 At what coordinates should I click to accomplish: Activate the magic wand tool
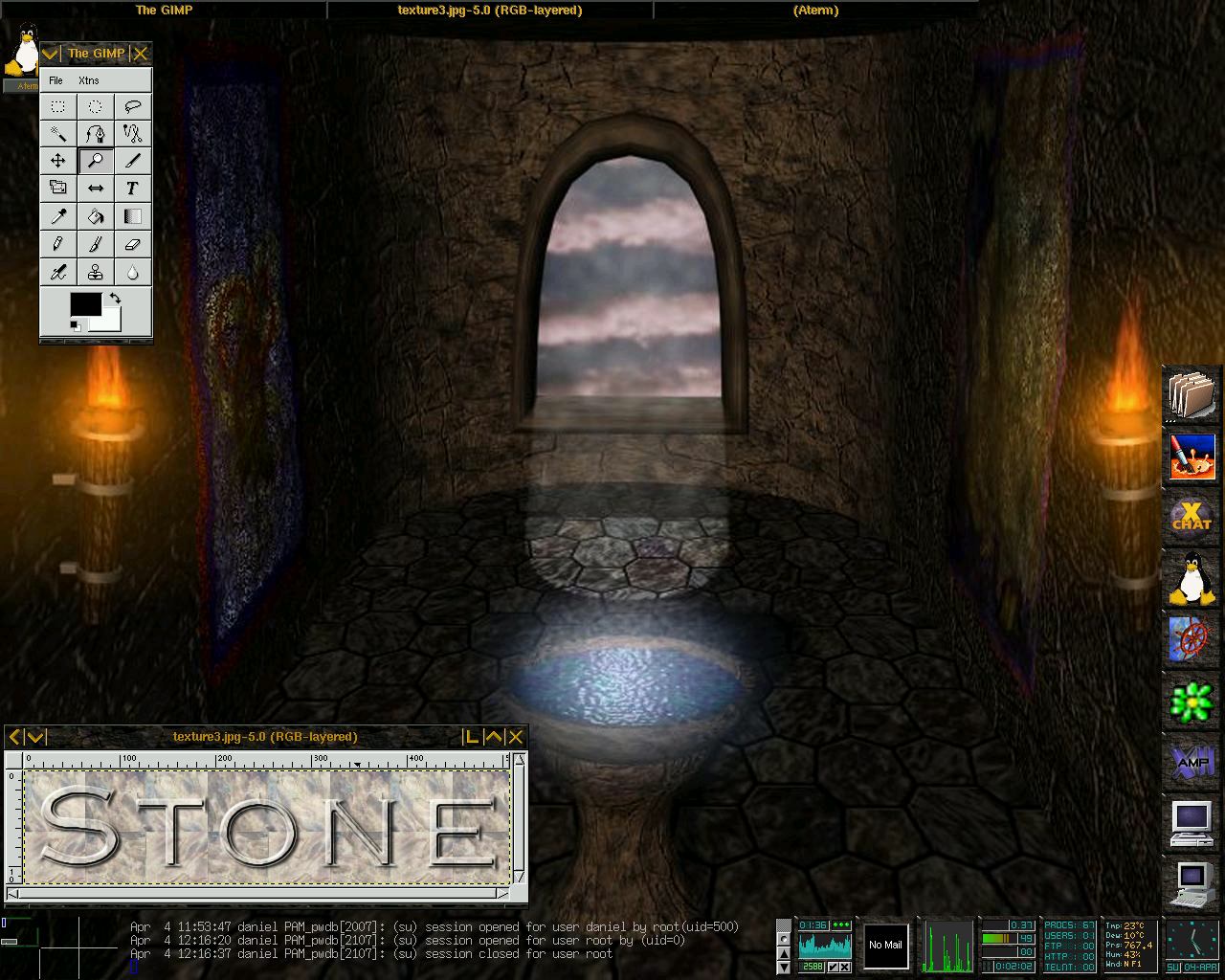pos(58,134)
